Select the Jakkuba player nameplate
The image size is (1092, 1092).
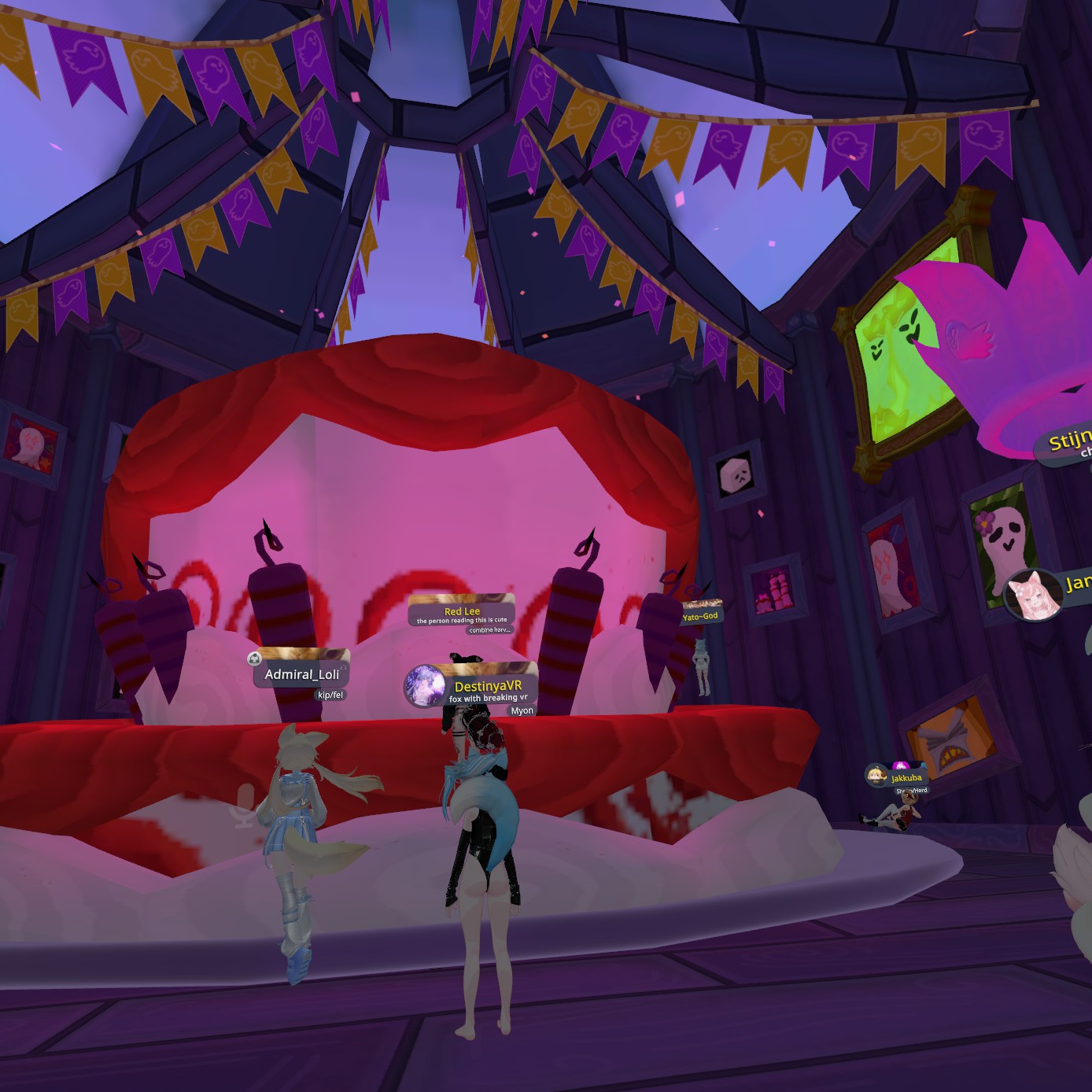click(906, 777)
